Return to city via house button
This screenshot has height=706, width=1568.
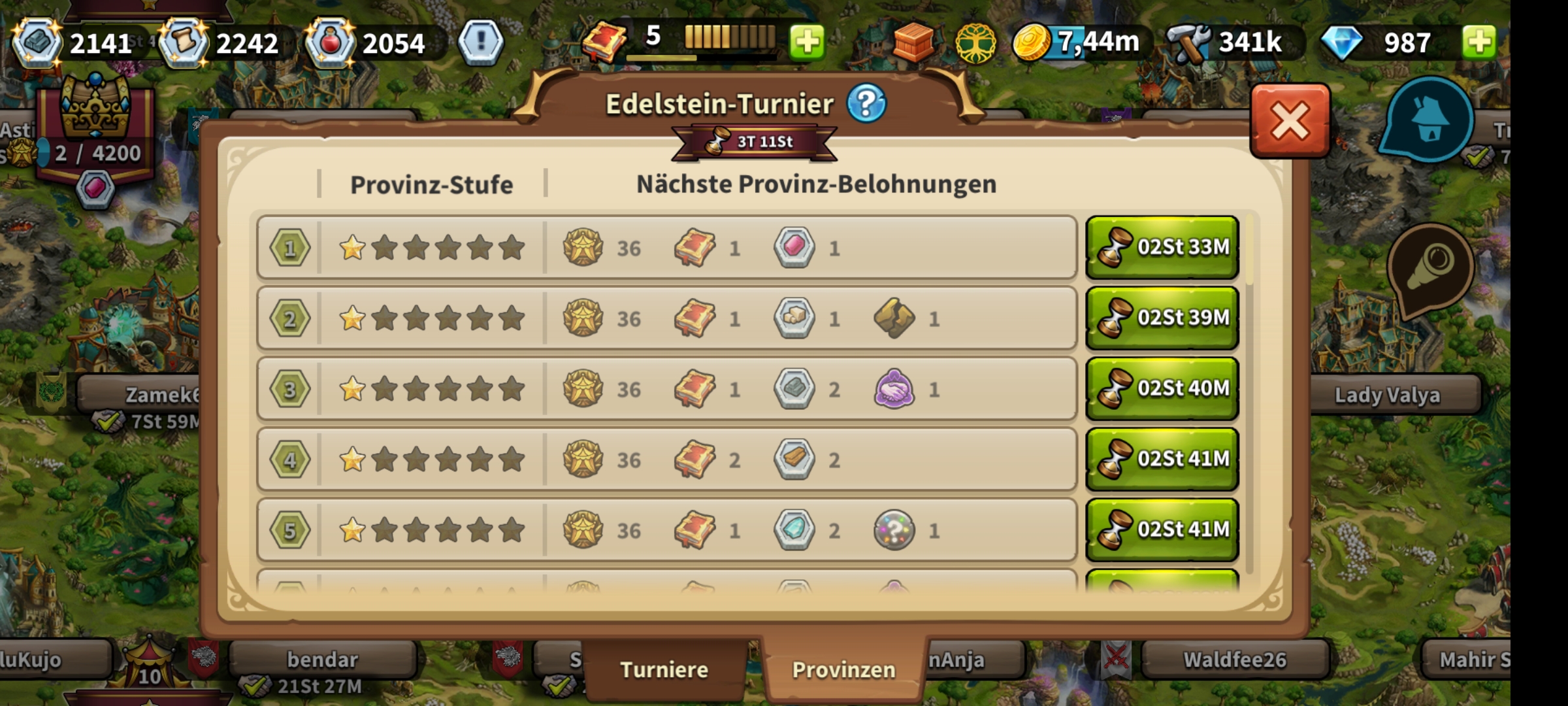[1429, 121]
